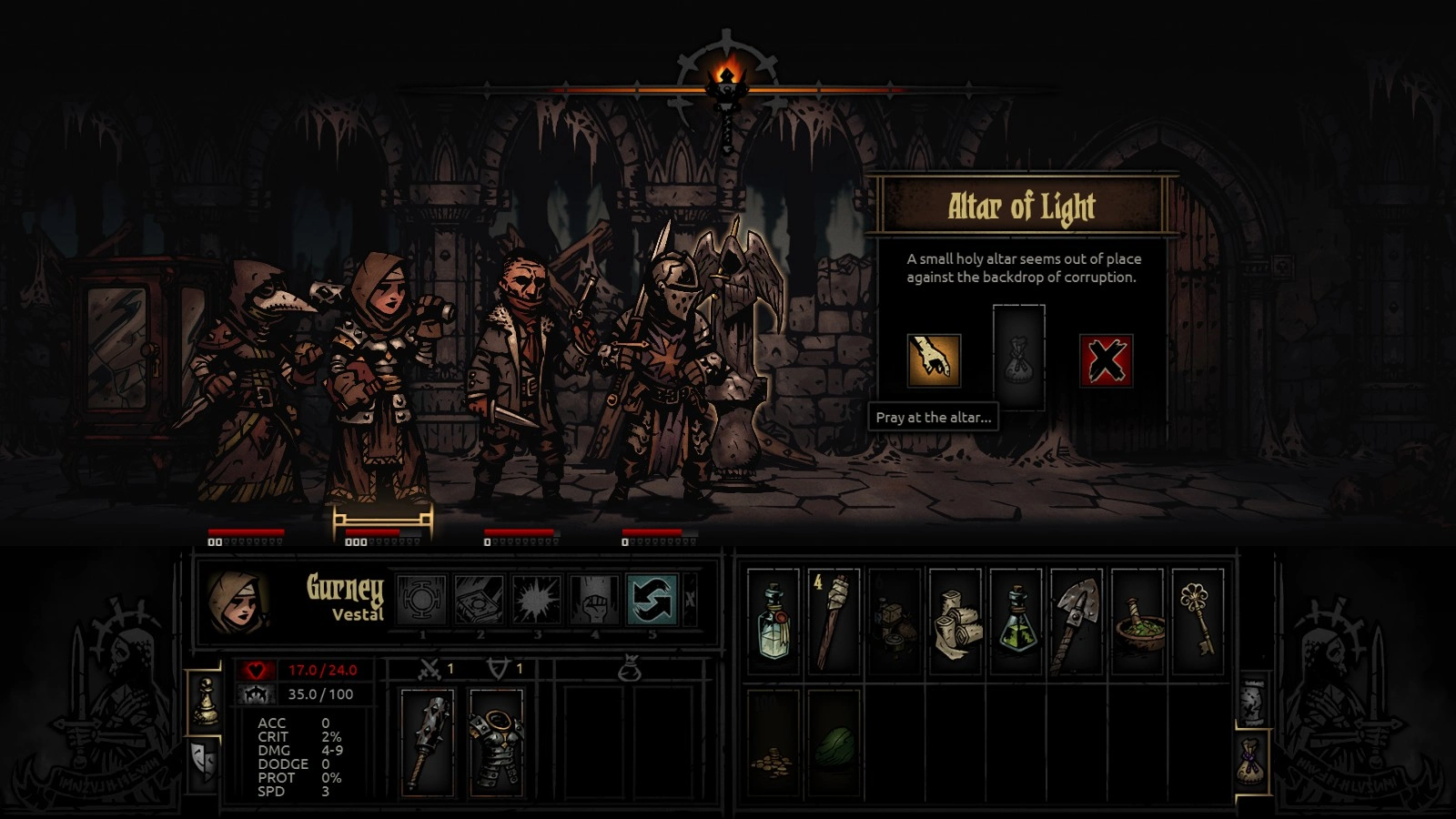Select the green antivenom flask
The height and width of the screenshot is (819, 1456).
pos(1016,622)
